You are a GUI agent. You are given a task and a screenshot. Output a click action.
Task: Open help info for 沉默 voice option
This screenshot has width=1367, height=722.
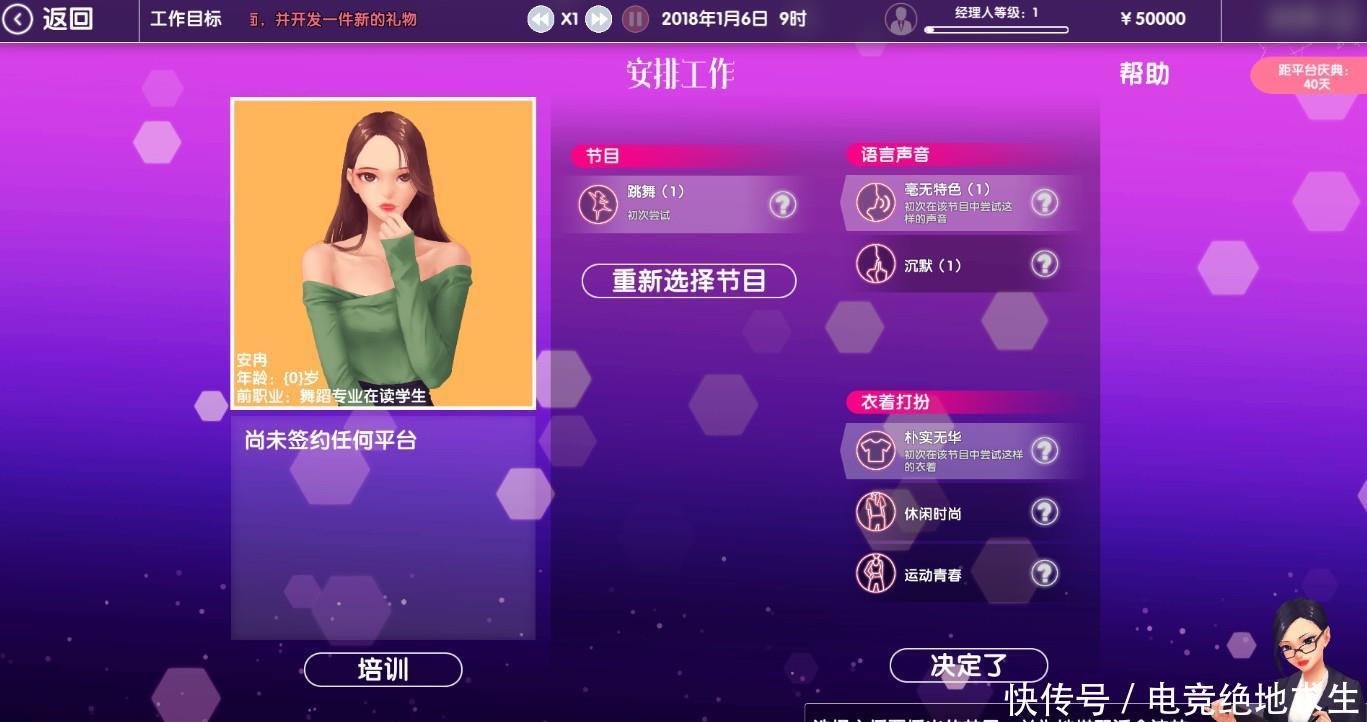point(1045,264)
